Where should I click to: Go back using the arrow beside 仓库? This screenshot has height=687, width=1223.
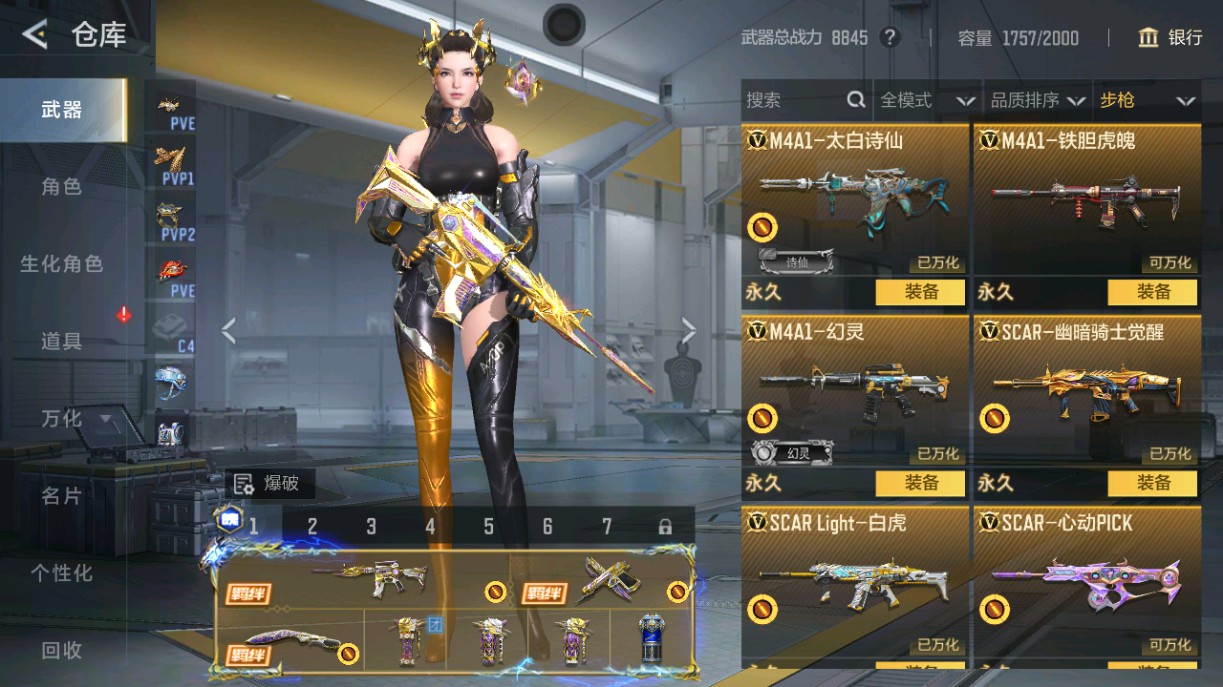click(x=35, y=35)
